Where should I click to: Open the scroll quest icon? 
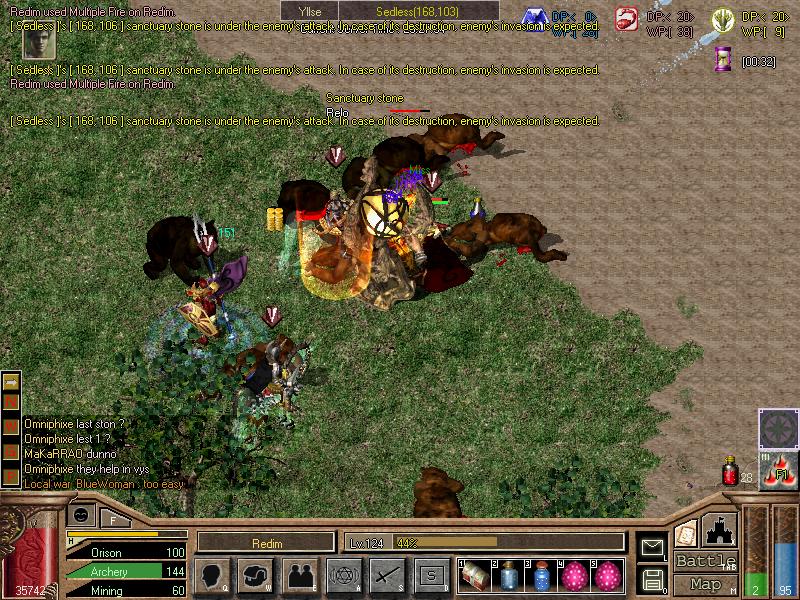coord(686,533)
